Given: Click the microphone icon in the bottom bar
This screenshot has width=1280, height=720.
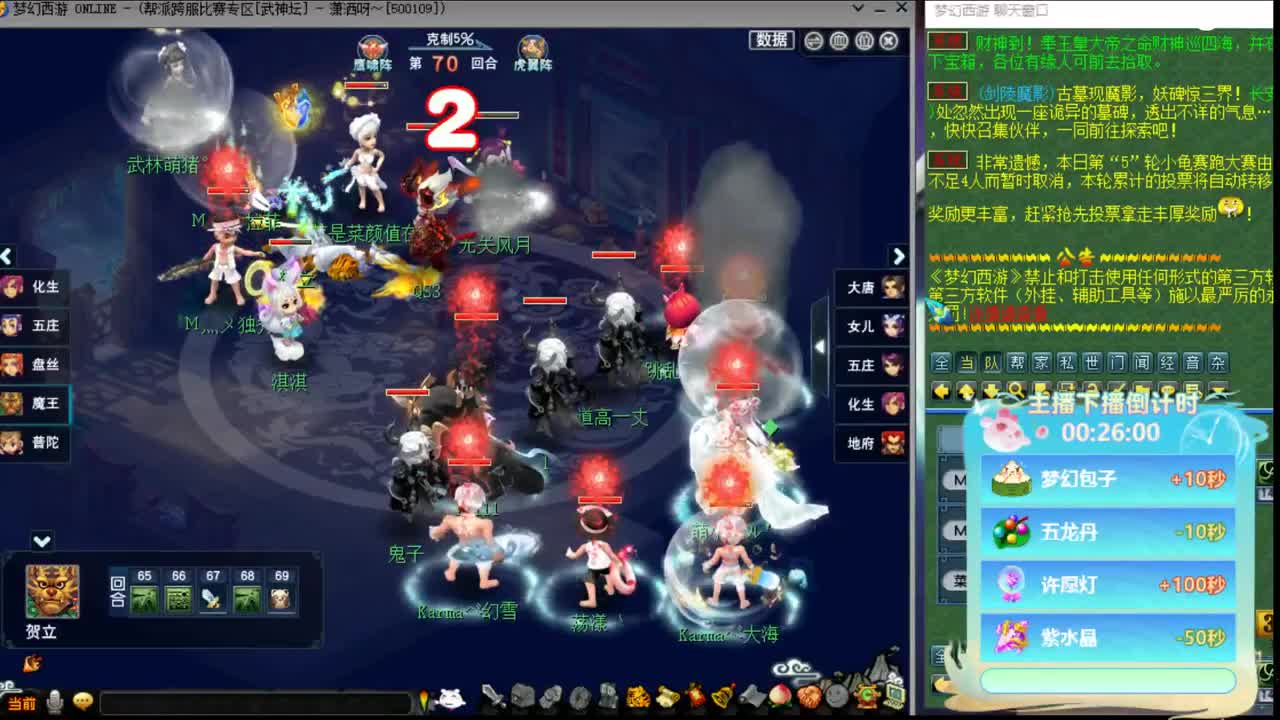Looking at the screenshot, I should coord(54,703).
